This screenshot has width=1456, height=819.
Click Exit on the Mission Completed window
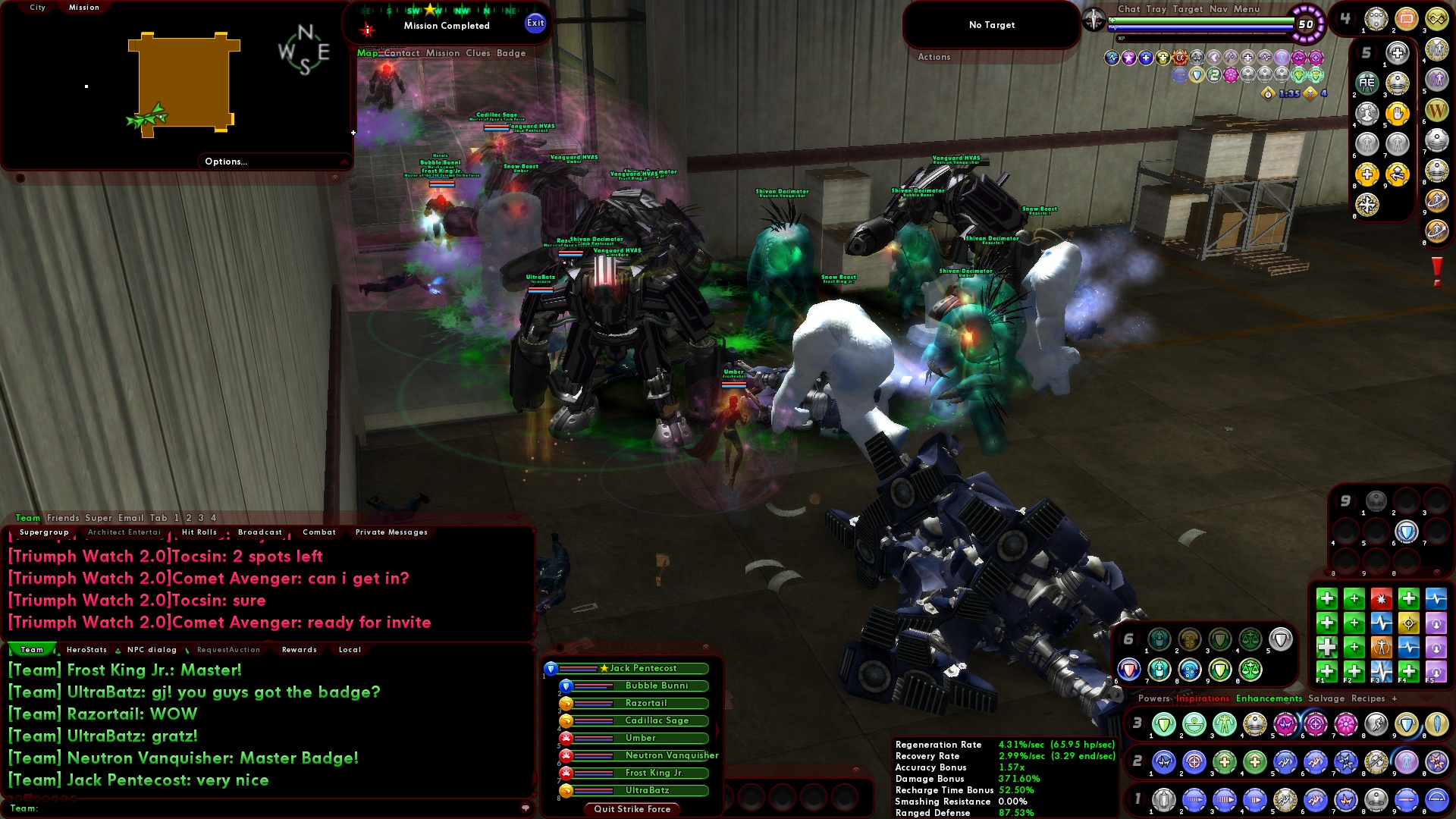(536, 24)
